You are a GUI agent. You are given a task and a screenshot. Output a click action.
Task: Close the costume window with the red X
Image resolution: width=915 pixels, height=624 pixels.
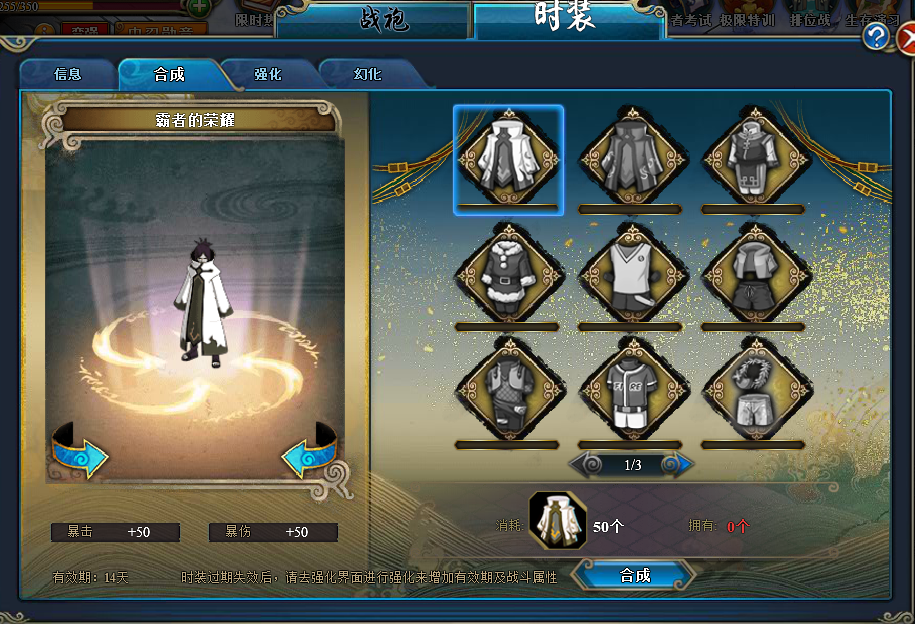[906, 40]
